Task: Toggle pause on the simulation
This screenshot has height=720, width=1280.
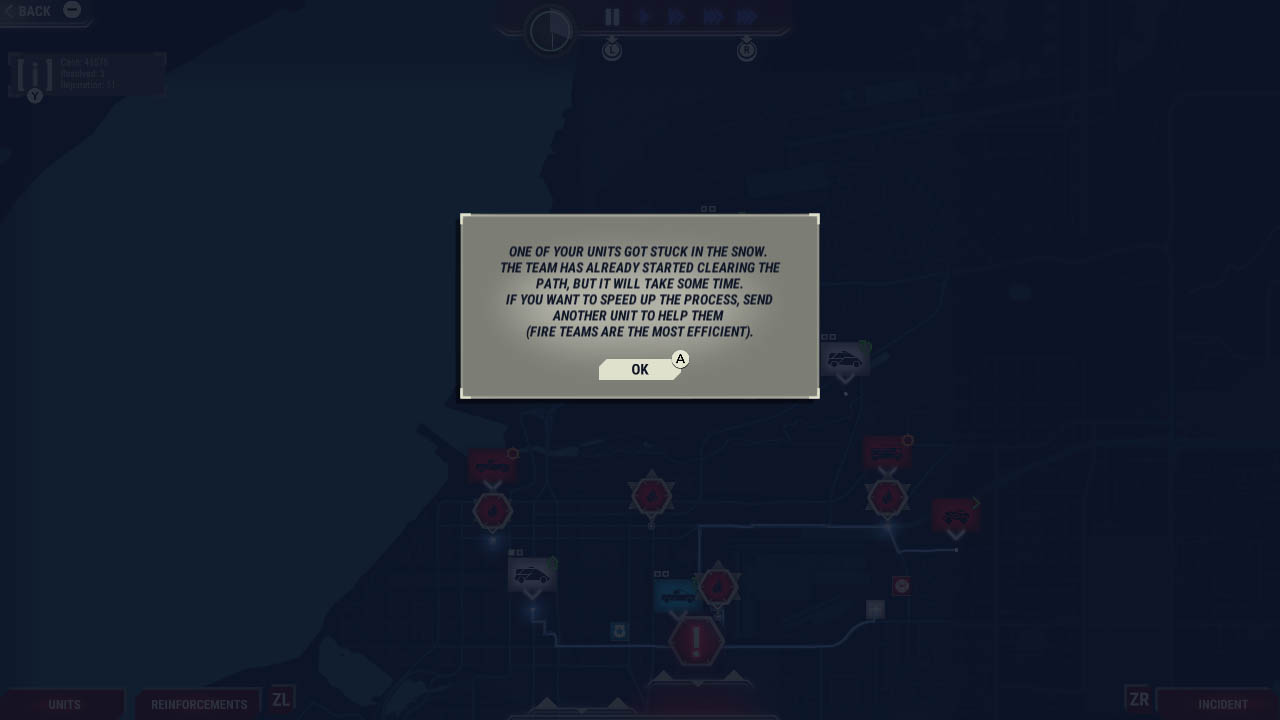Action: click(612, 16)
